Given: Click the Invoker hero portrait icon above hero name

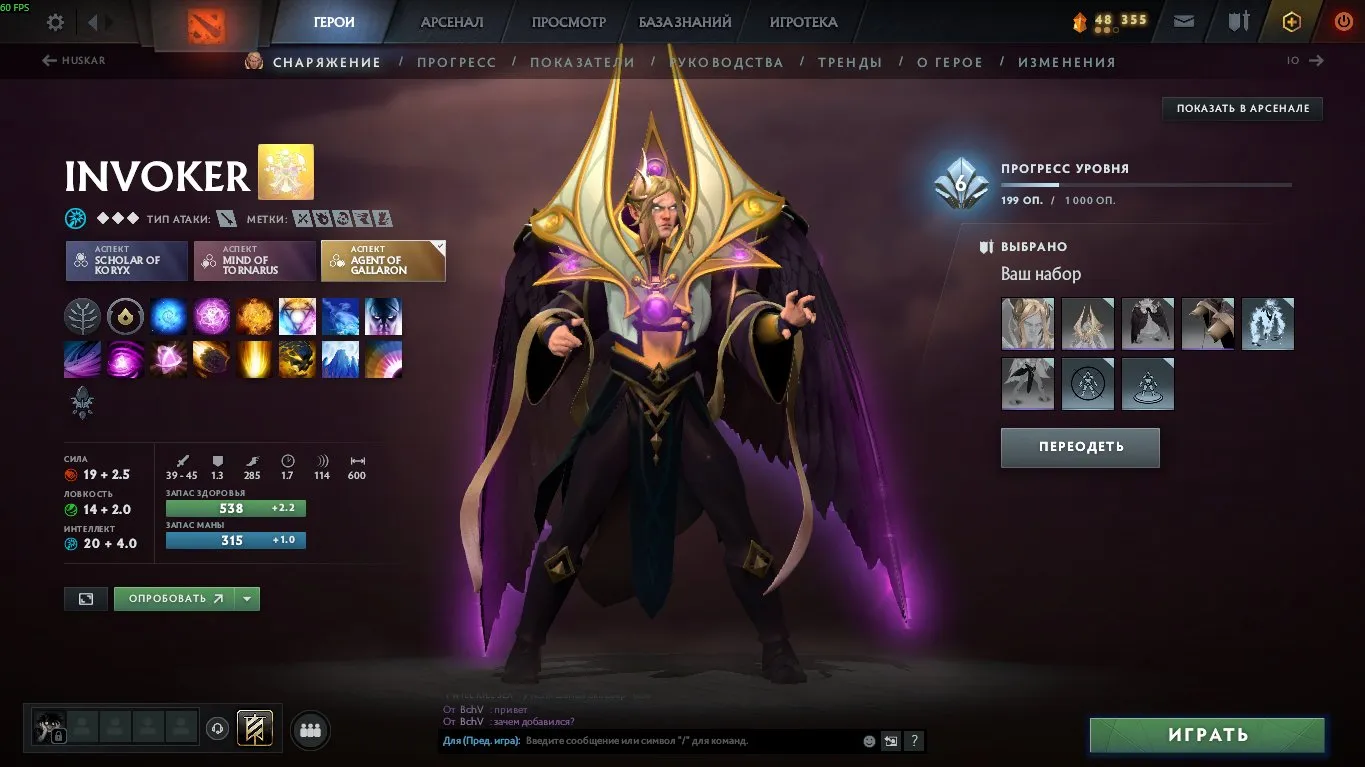Looking at the screenshot, I should 288,172.
